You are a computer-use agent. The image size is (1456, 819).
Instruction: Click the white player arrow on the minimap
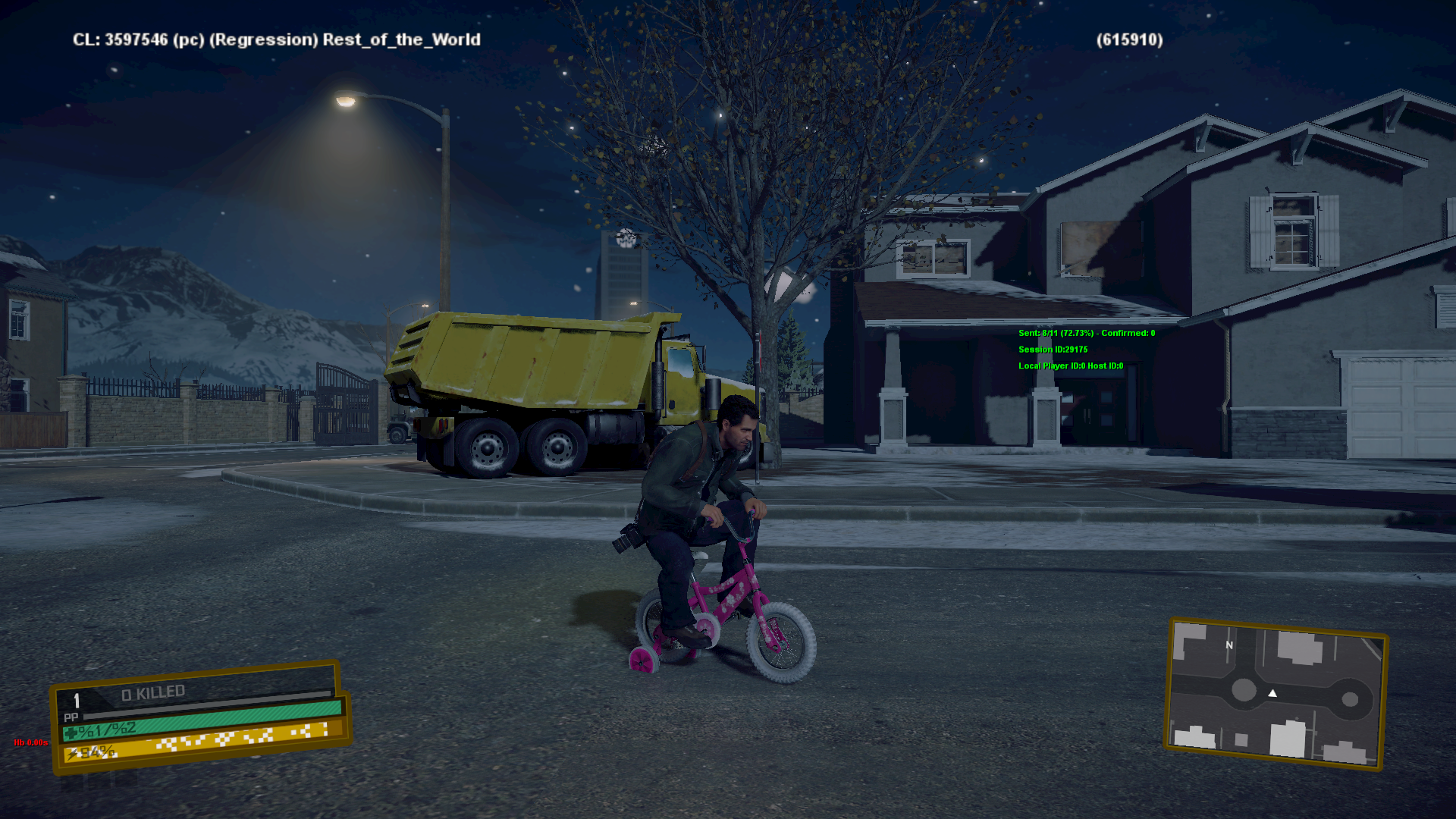coord(1272,692)
